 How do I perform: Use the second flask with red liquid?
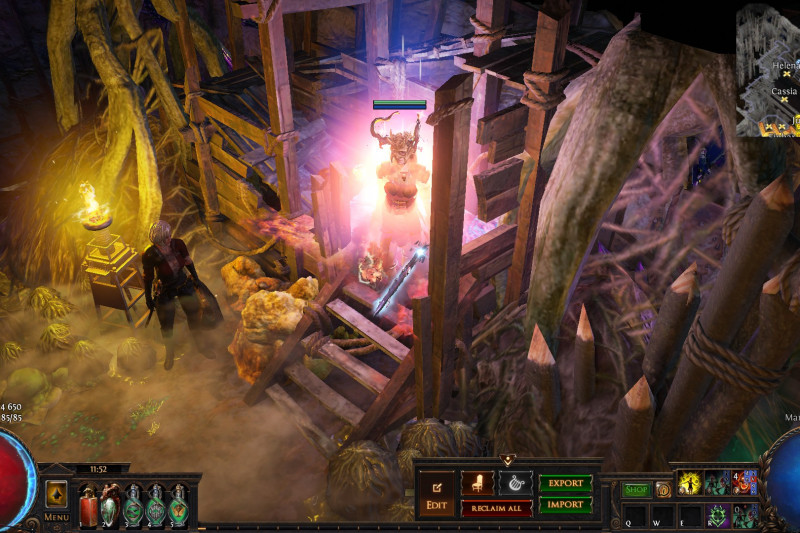[110, 506]
